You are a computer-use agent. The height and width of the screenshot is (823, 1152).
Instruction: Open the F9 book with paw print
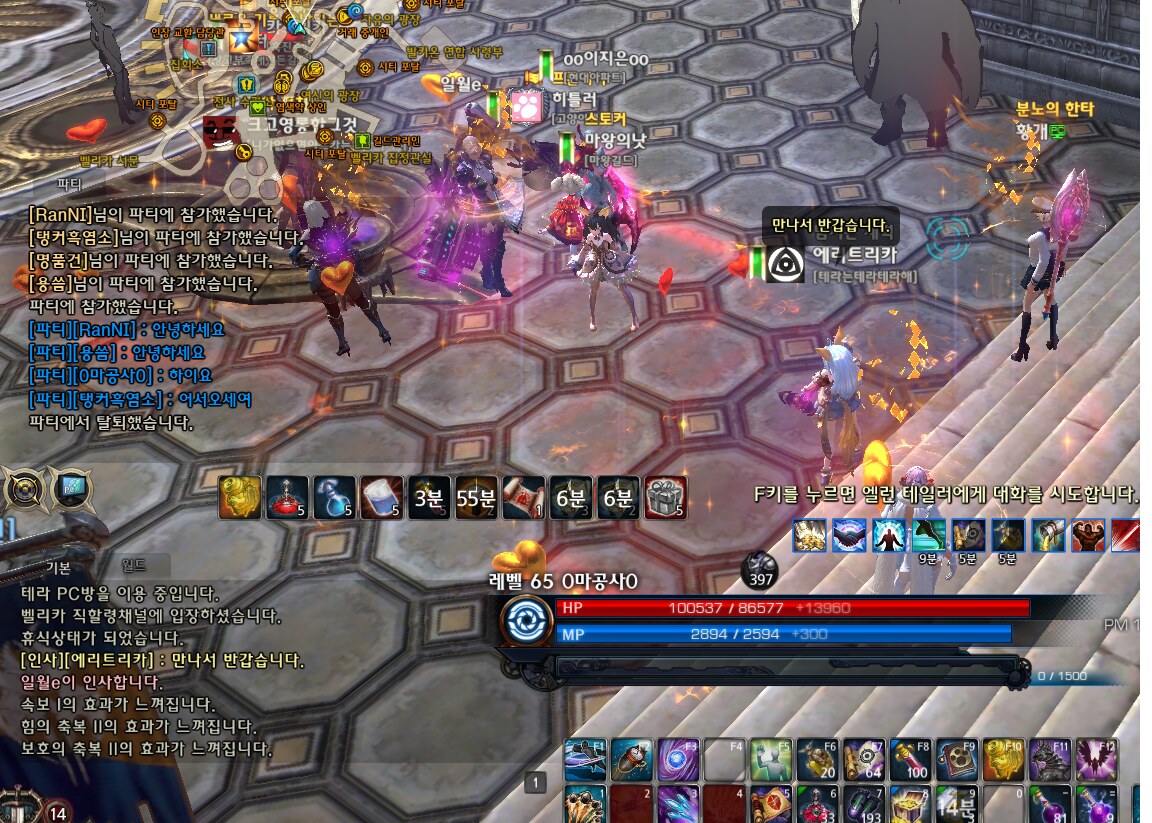click(957, 761)
